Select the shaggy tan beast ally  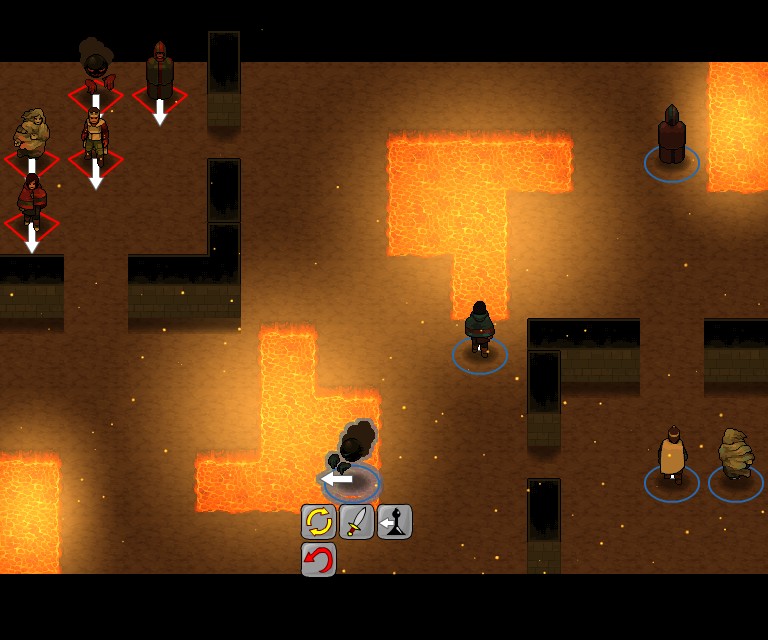pyautogui.click(x=736, y=458)
